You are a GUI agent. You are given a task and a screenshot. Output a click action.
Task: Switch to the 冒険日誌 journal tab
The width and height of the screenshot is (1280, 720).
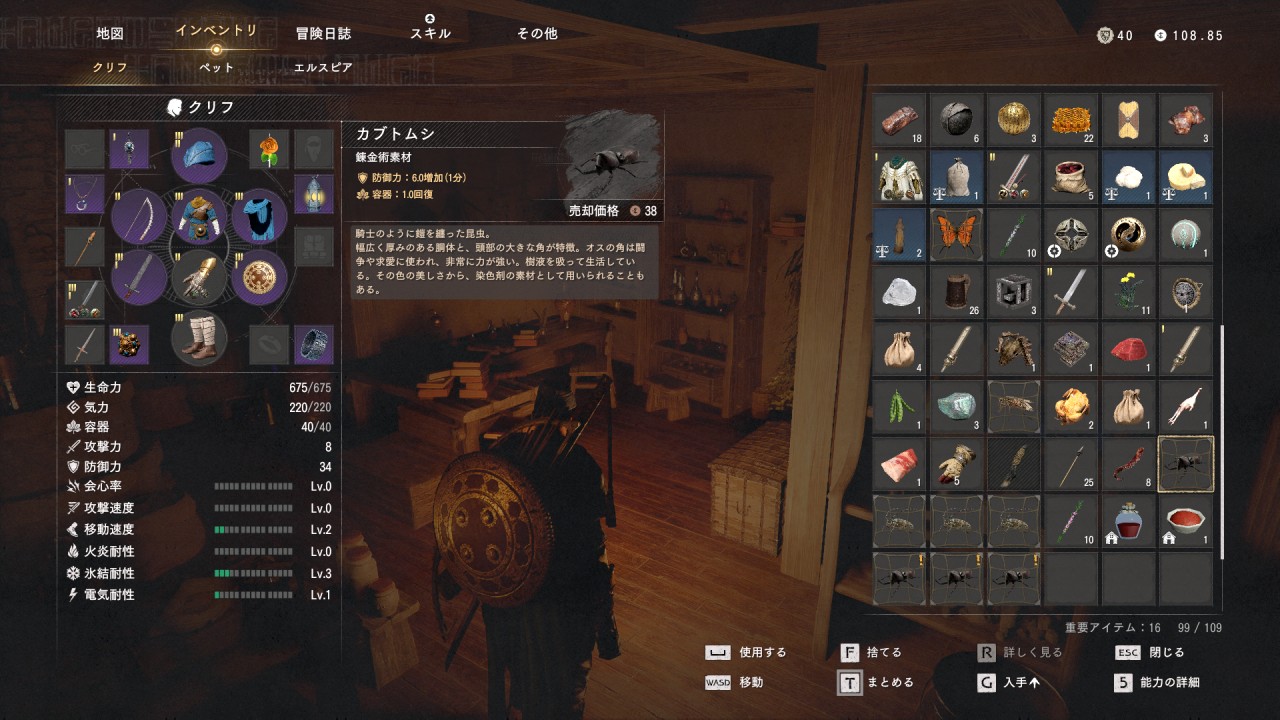click(x=323, y=33)
